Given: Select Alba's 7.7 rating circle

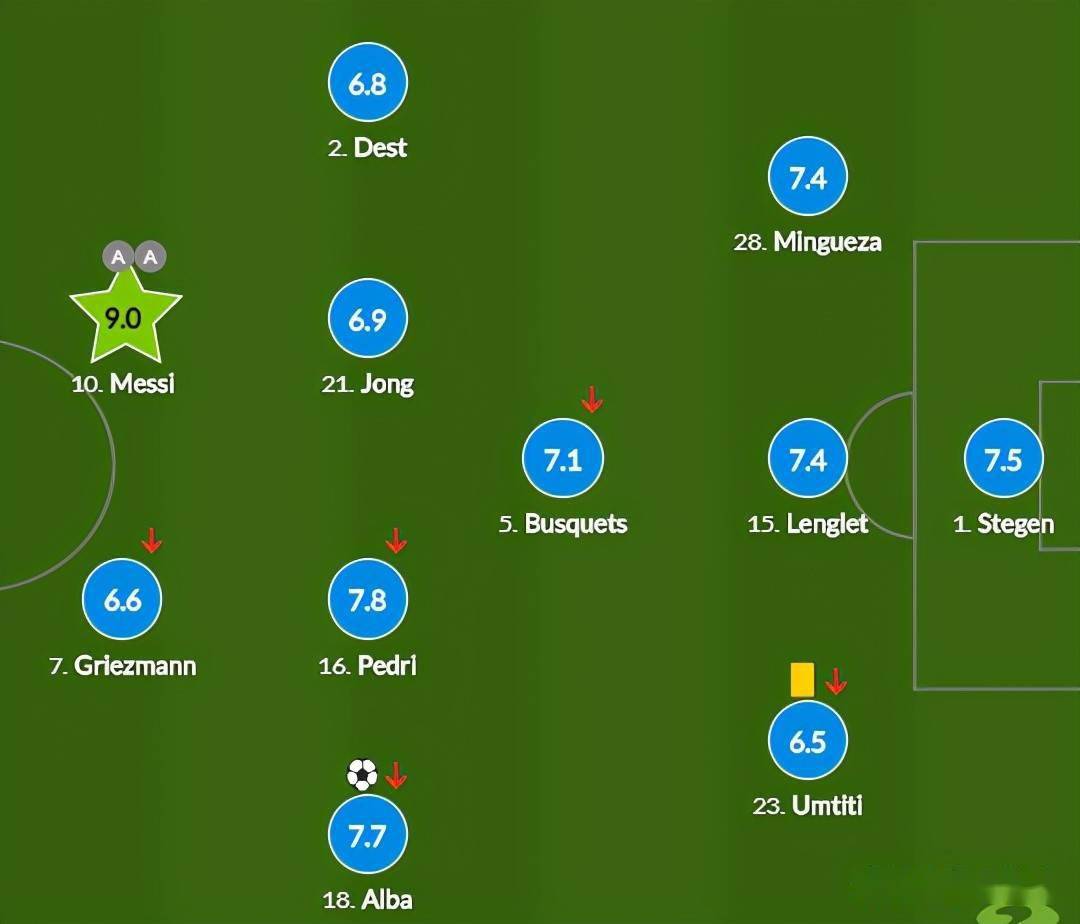Looking at the screenshot, I should [x=367, y=835].
